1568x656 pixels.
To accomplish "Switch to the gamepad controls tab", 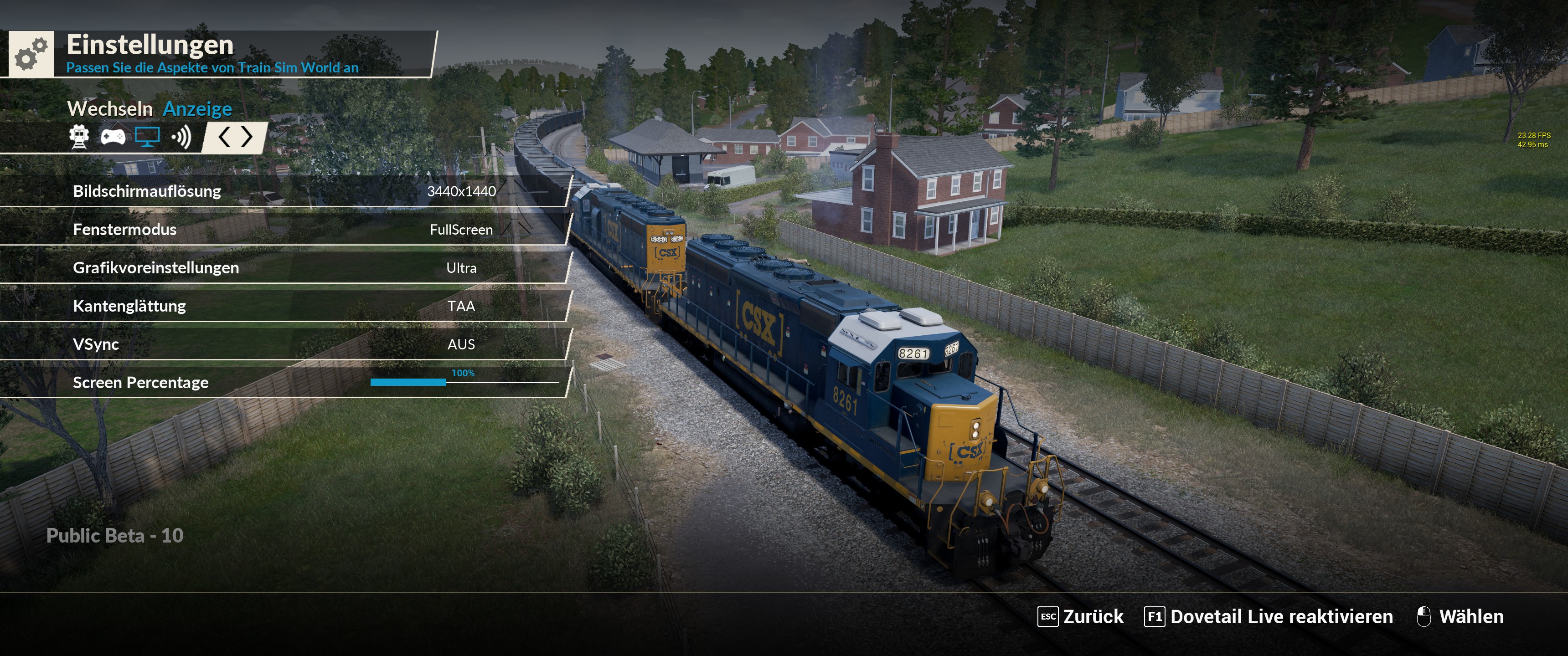I will coord(113,137).
